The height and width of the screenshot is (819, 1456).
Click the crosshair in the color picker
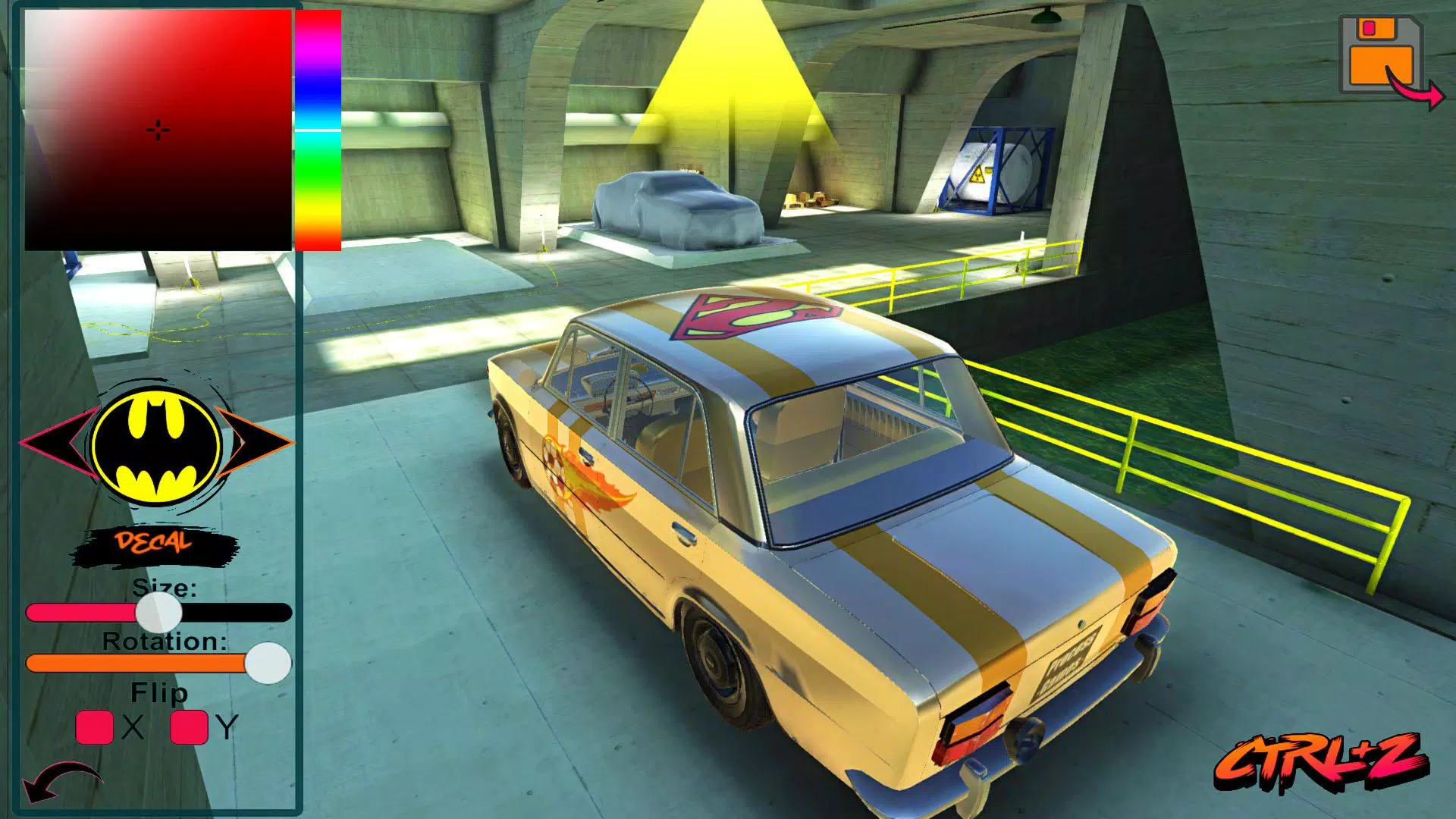tap(157, 129)
